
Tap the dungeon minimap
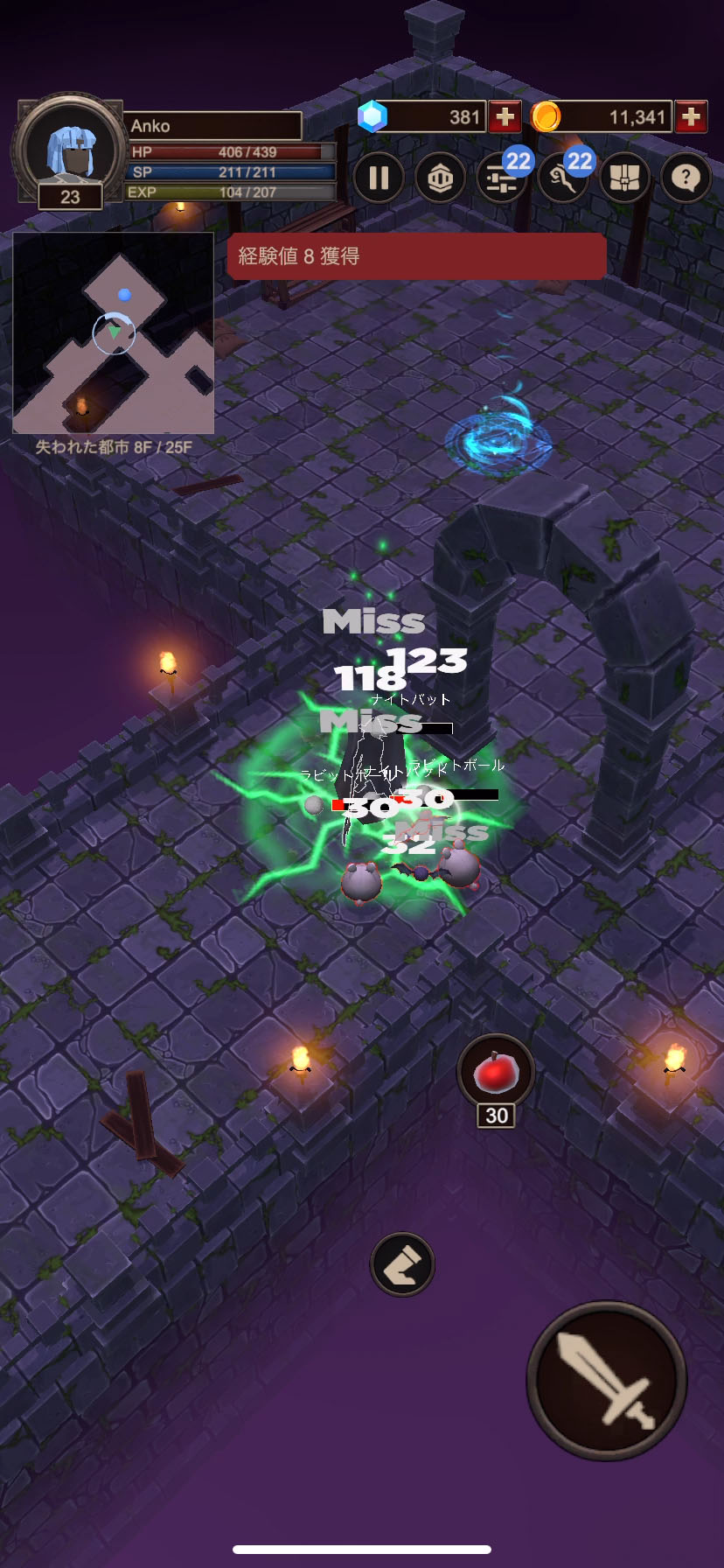tap(114, 333)
